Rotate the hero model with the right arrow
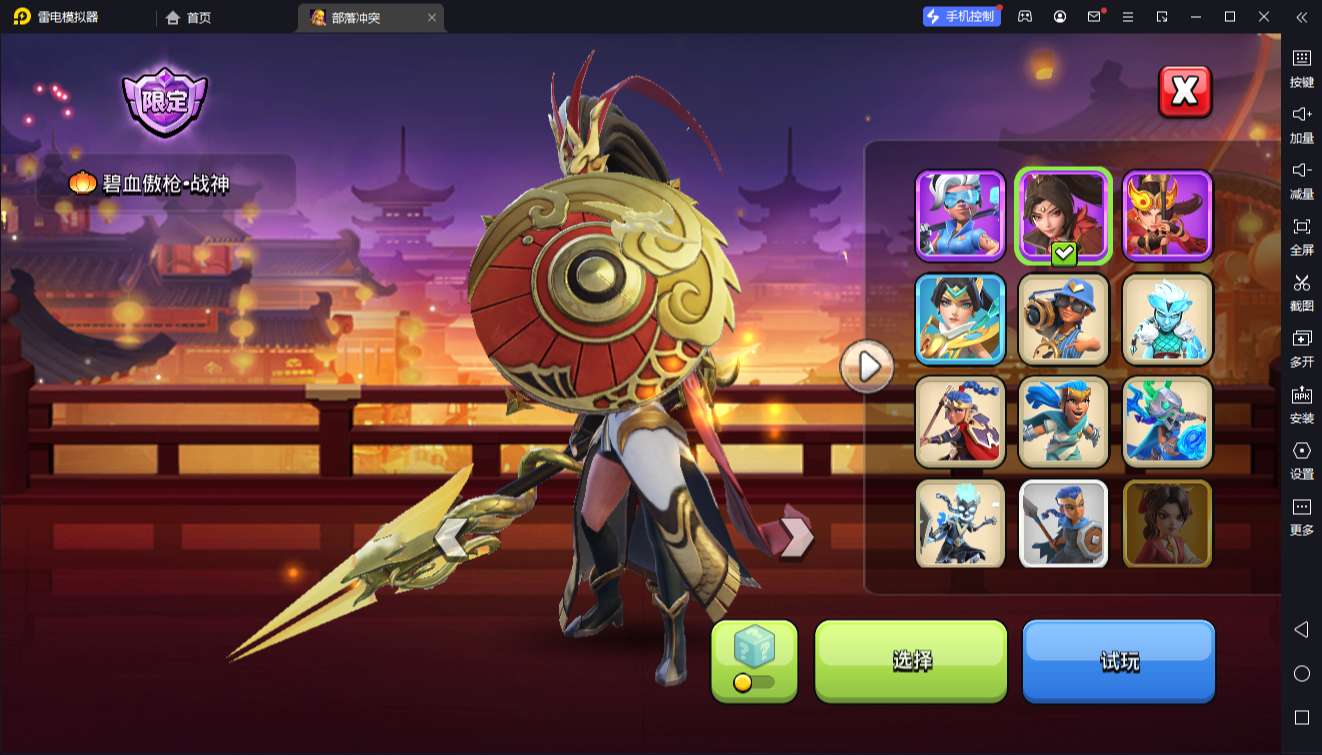The height and width of the screenshot is (755, 1322). [796, 538]
